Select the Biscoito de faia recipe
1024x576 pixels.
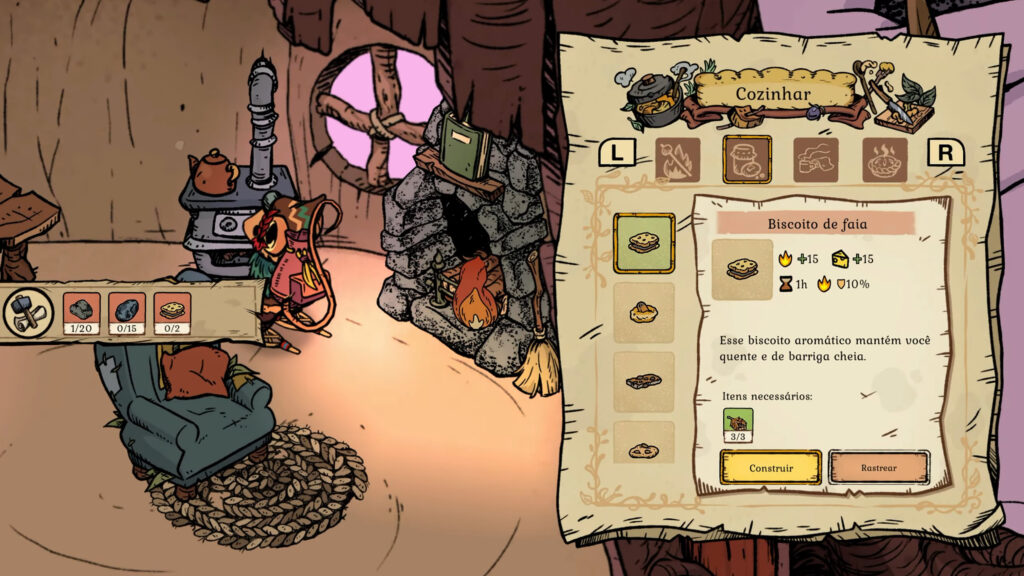pyautogui.click(x=644, y=243)
